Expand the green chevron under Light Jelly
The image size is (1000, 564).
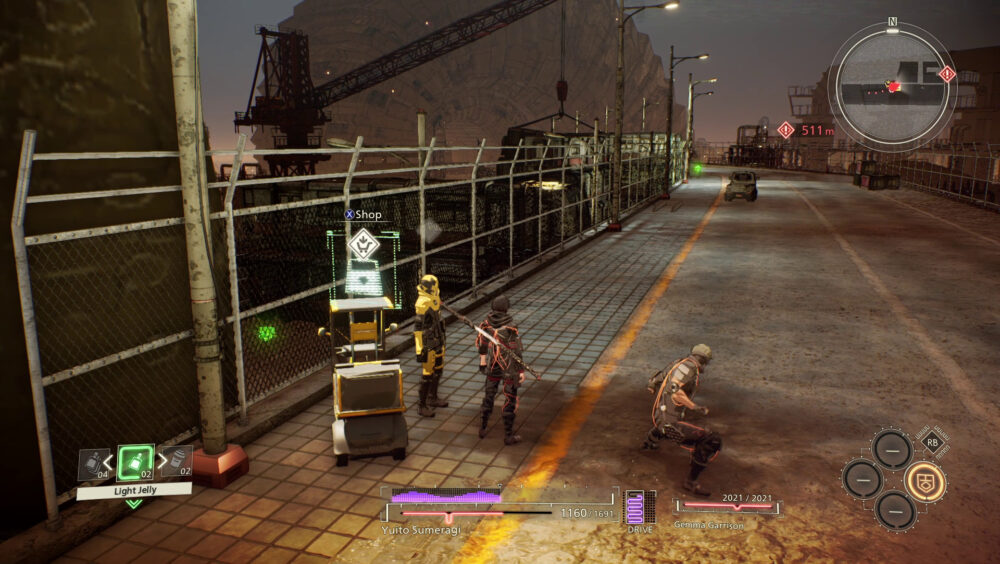tap(133, 503)
